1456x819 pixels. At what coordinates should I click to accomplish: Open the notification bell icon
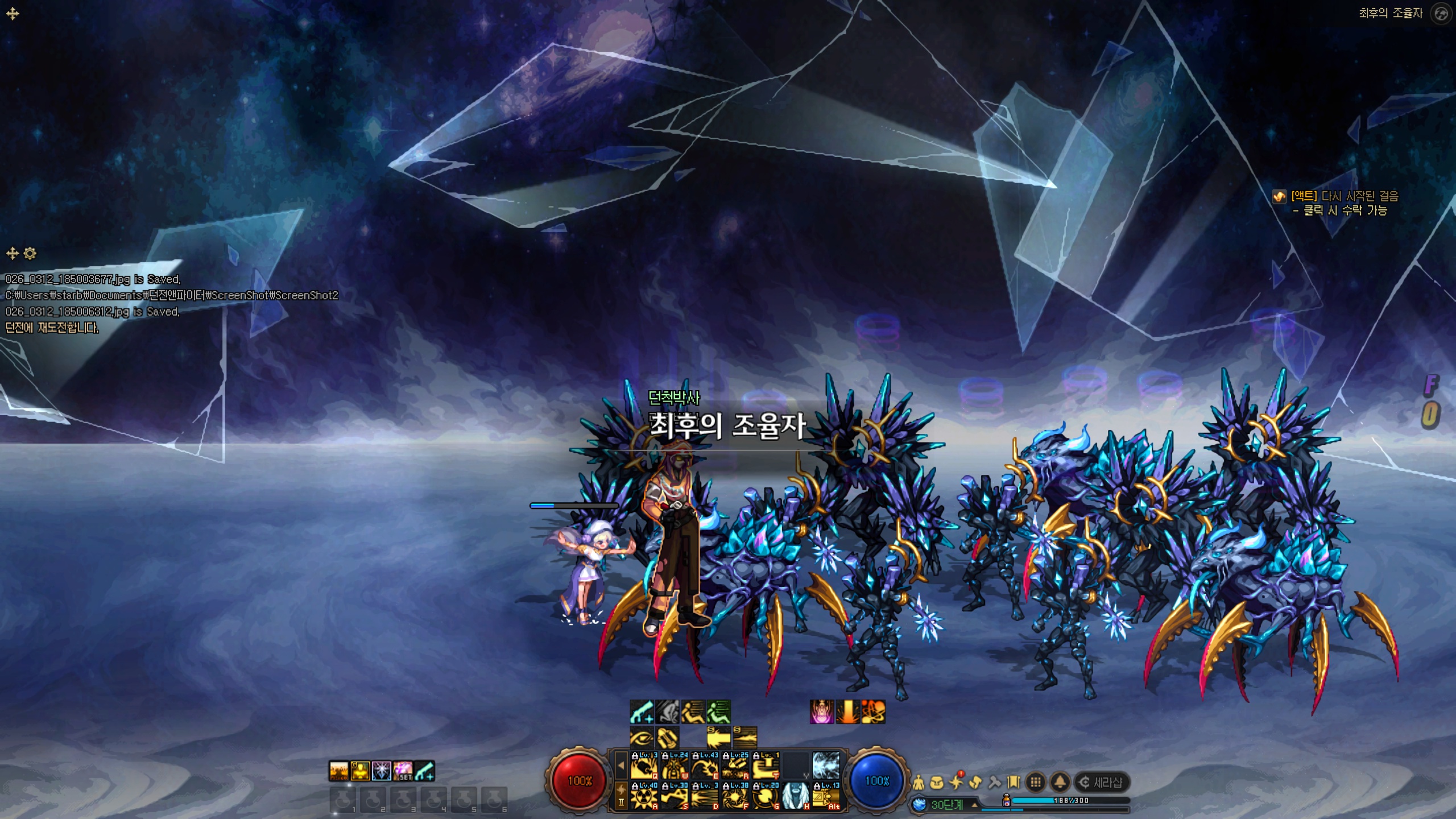(x=1060, y=783)
